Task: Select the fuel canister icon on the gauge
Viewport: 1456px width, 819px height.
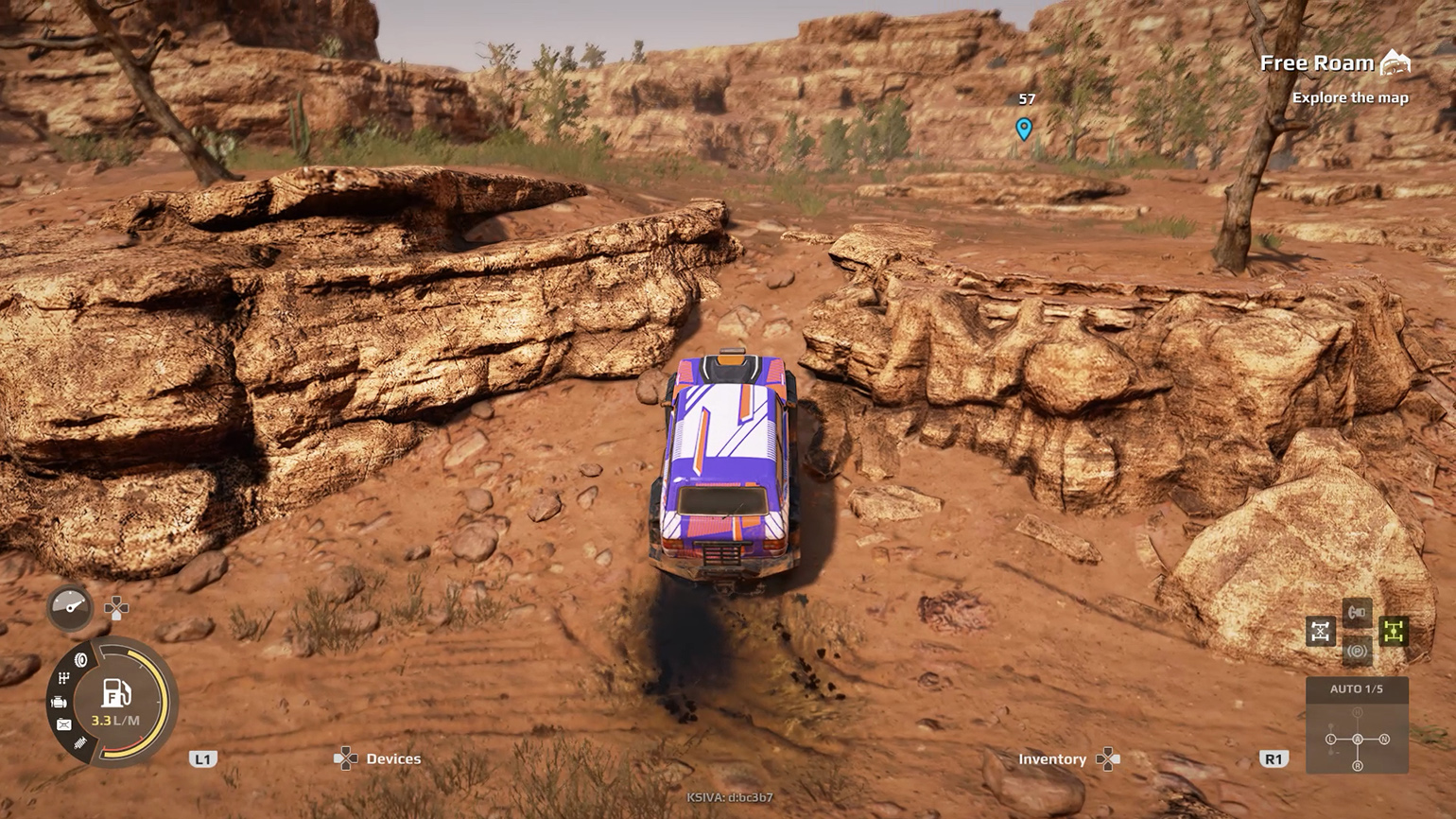Action: (65, 723)
